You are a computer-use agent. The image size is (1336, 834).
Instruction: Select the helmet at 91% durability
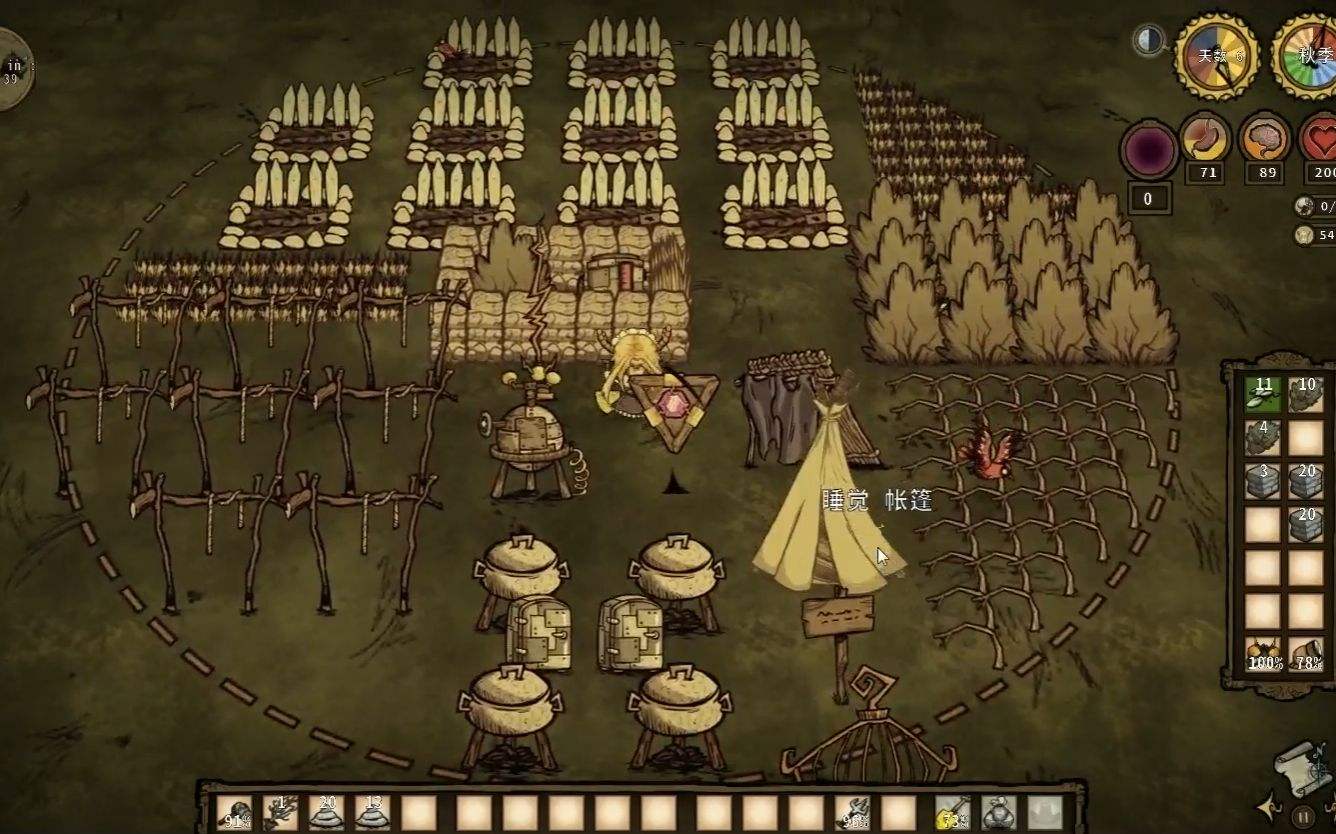pyautogui.click(x=237, y=812)
